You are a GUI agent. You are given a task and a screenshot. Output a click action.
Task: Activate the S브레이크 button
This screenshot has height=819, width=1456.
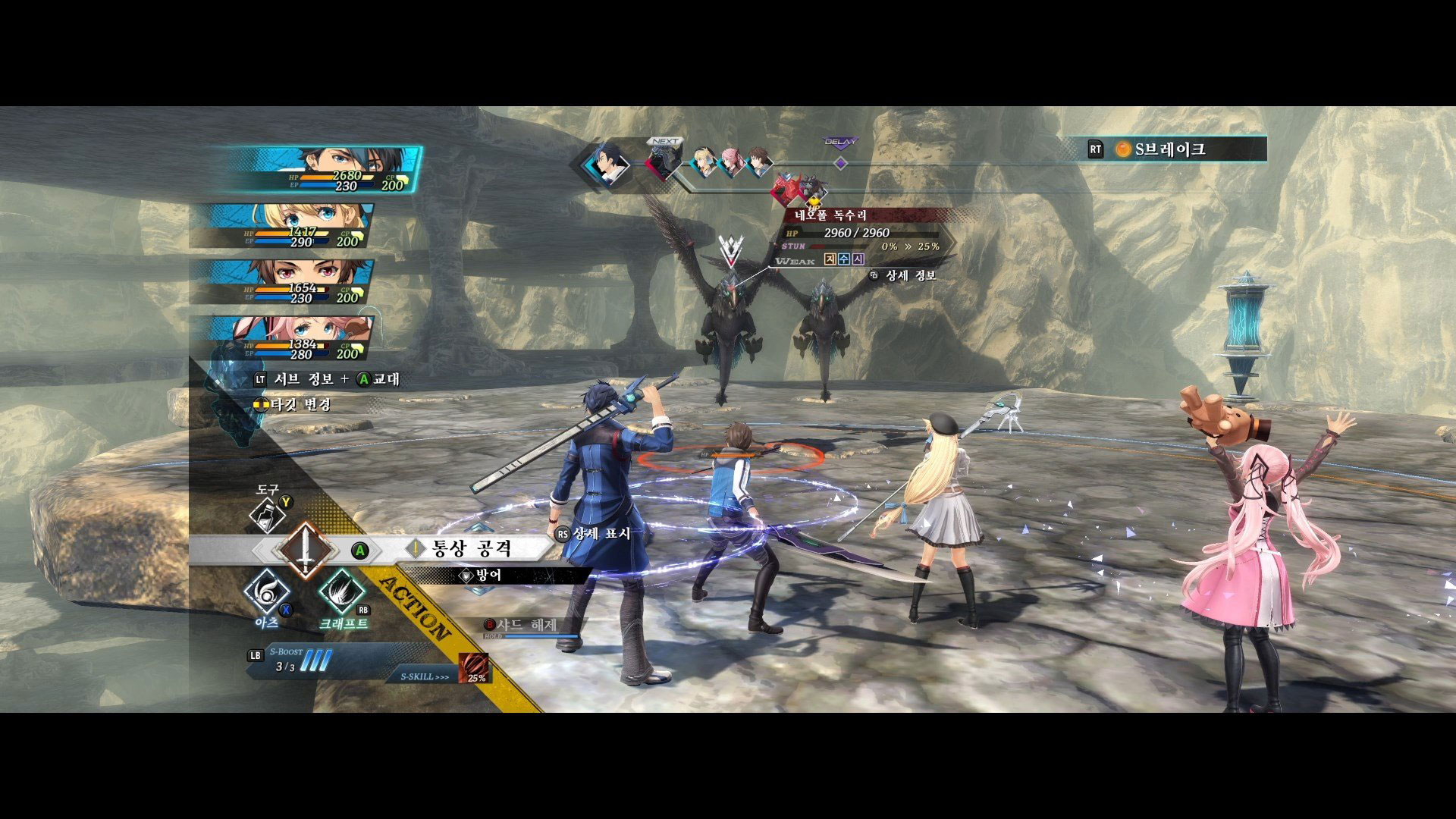click(1169, 149)
